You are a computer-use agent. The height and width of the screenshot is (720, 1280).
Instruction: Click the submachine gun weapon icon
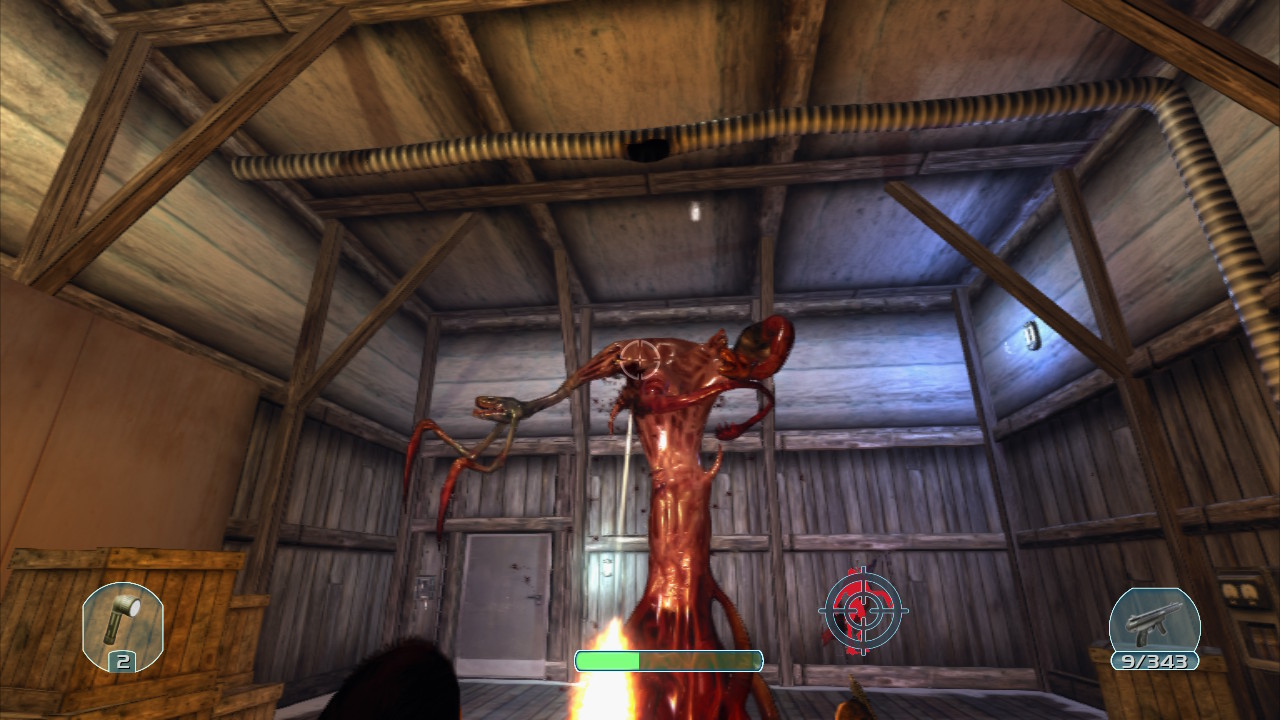pyautogui.click(x=1154, y=622)
